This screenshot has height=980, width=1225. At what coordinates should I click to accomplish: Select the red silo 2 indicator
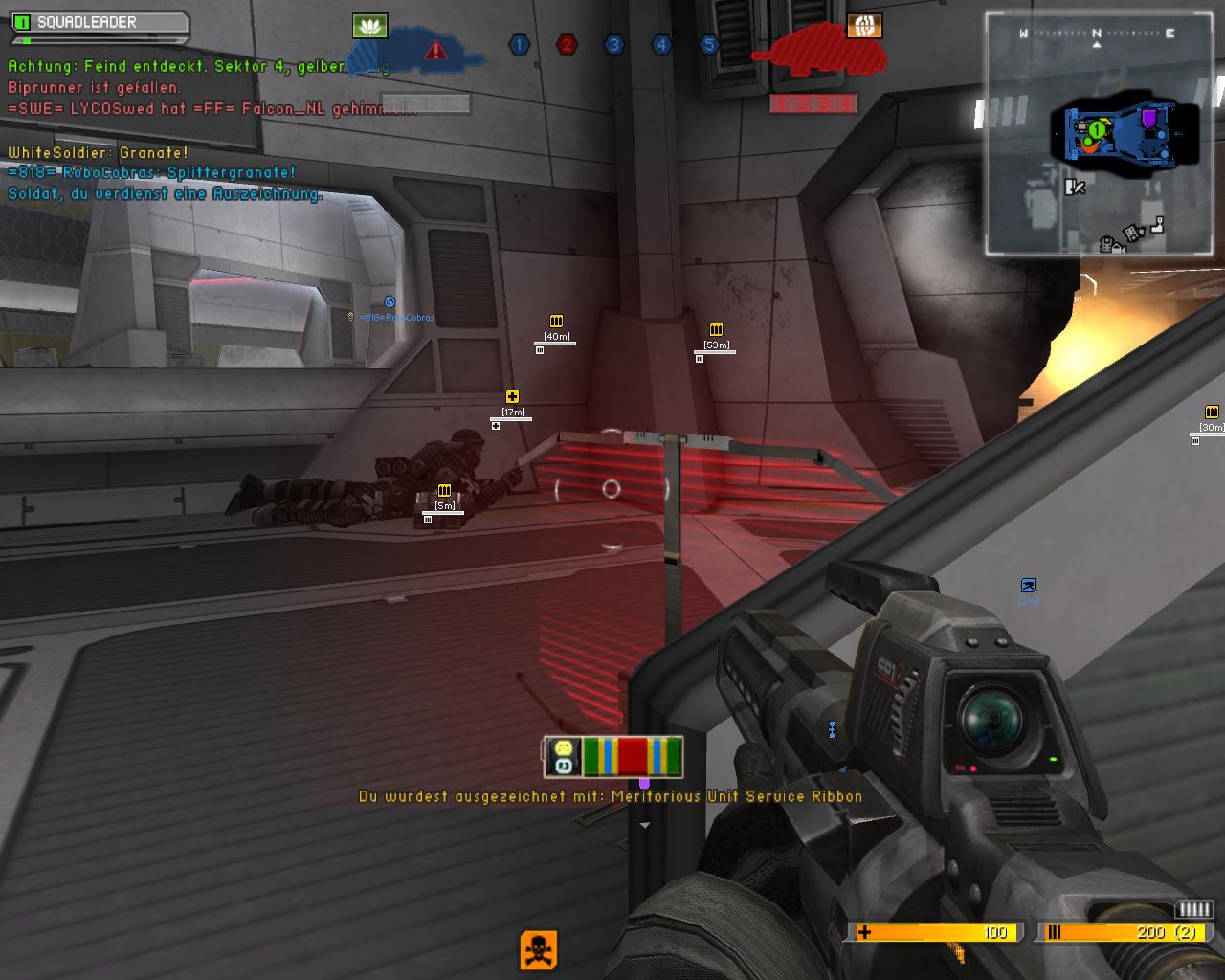[x=567, y=44]
